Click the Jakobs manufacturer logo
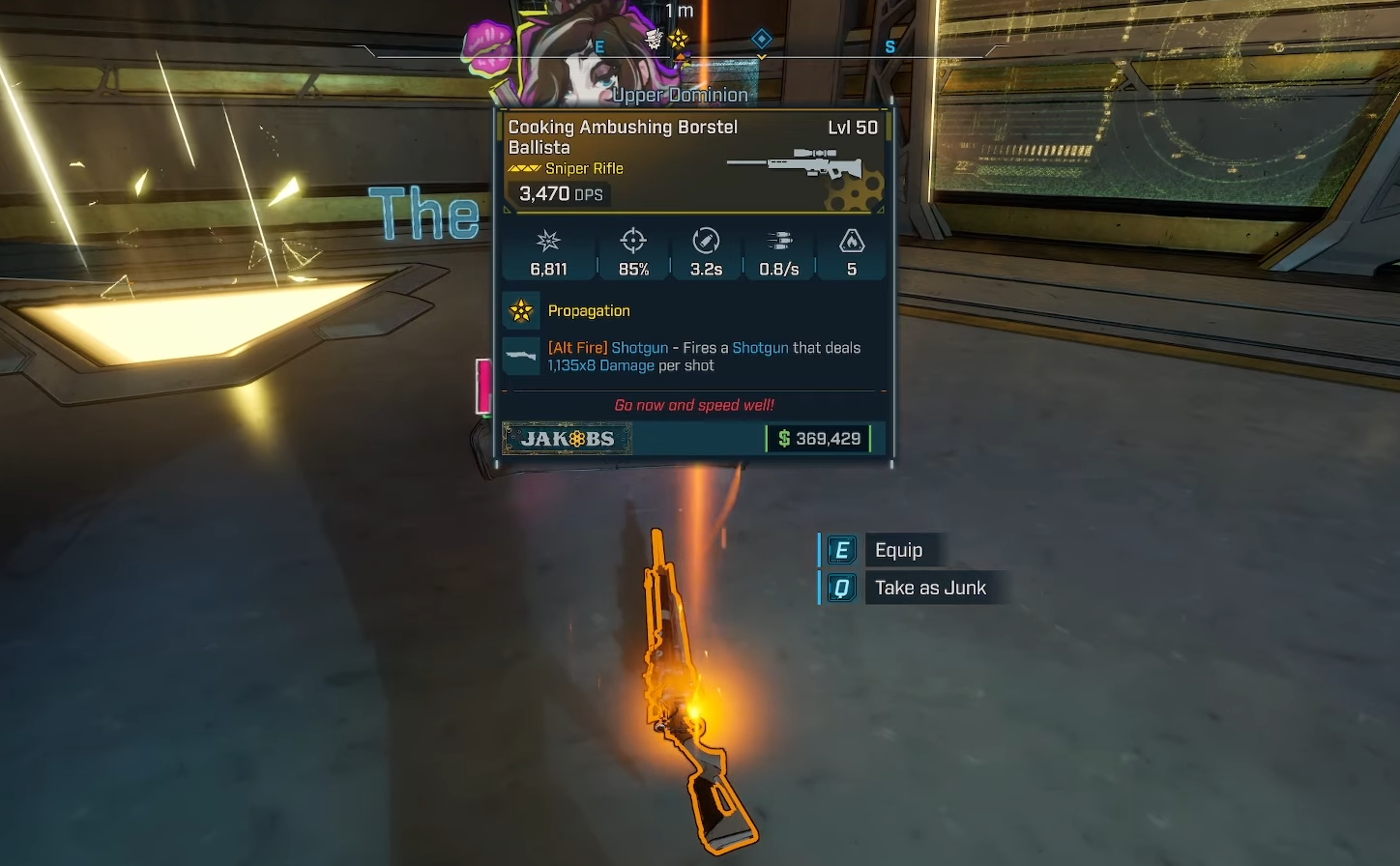1400x866 pixels. pyautogui.click(x=568, y=439)
